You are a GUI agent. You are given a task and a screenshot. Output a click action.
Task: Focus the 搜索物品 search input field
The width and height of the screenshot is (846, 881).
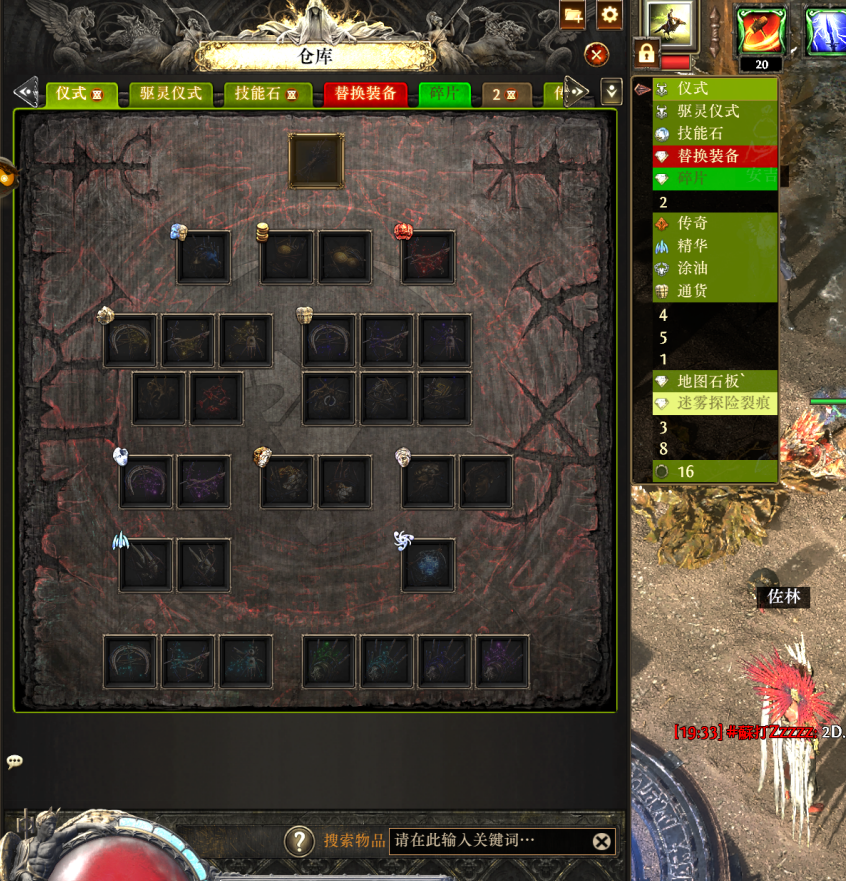pos(488,841)
